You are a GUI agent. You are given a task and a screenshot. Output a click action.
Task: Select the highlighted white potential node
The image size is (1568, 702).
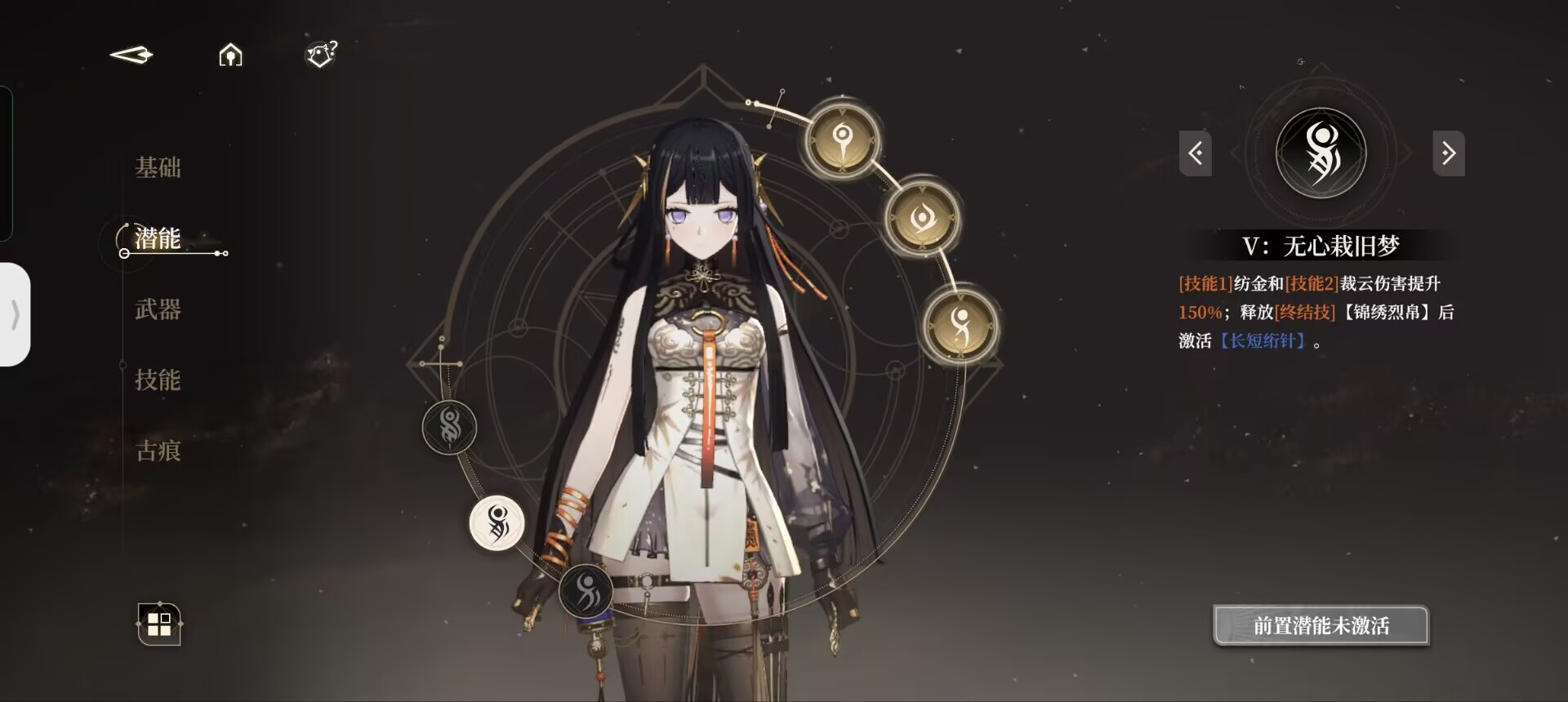pos(497,522)
